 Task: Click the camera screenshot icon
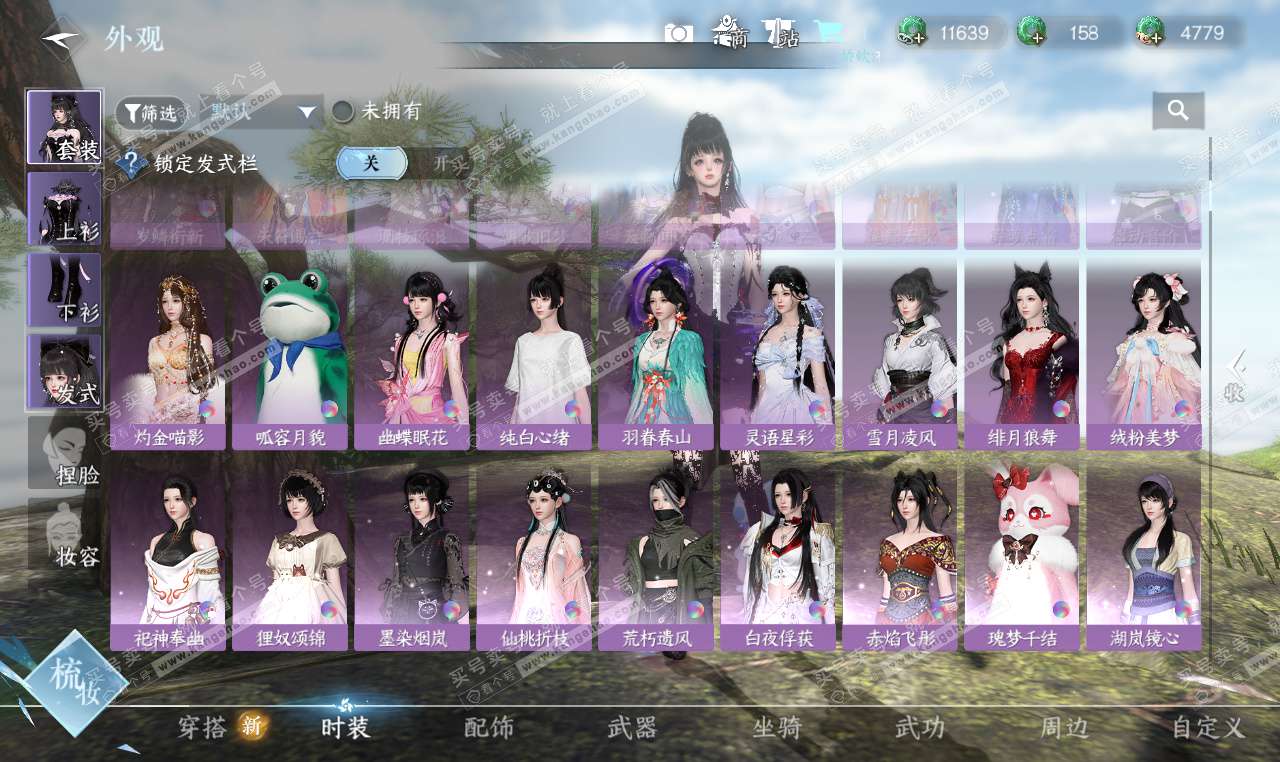pos(679,33)
